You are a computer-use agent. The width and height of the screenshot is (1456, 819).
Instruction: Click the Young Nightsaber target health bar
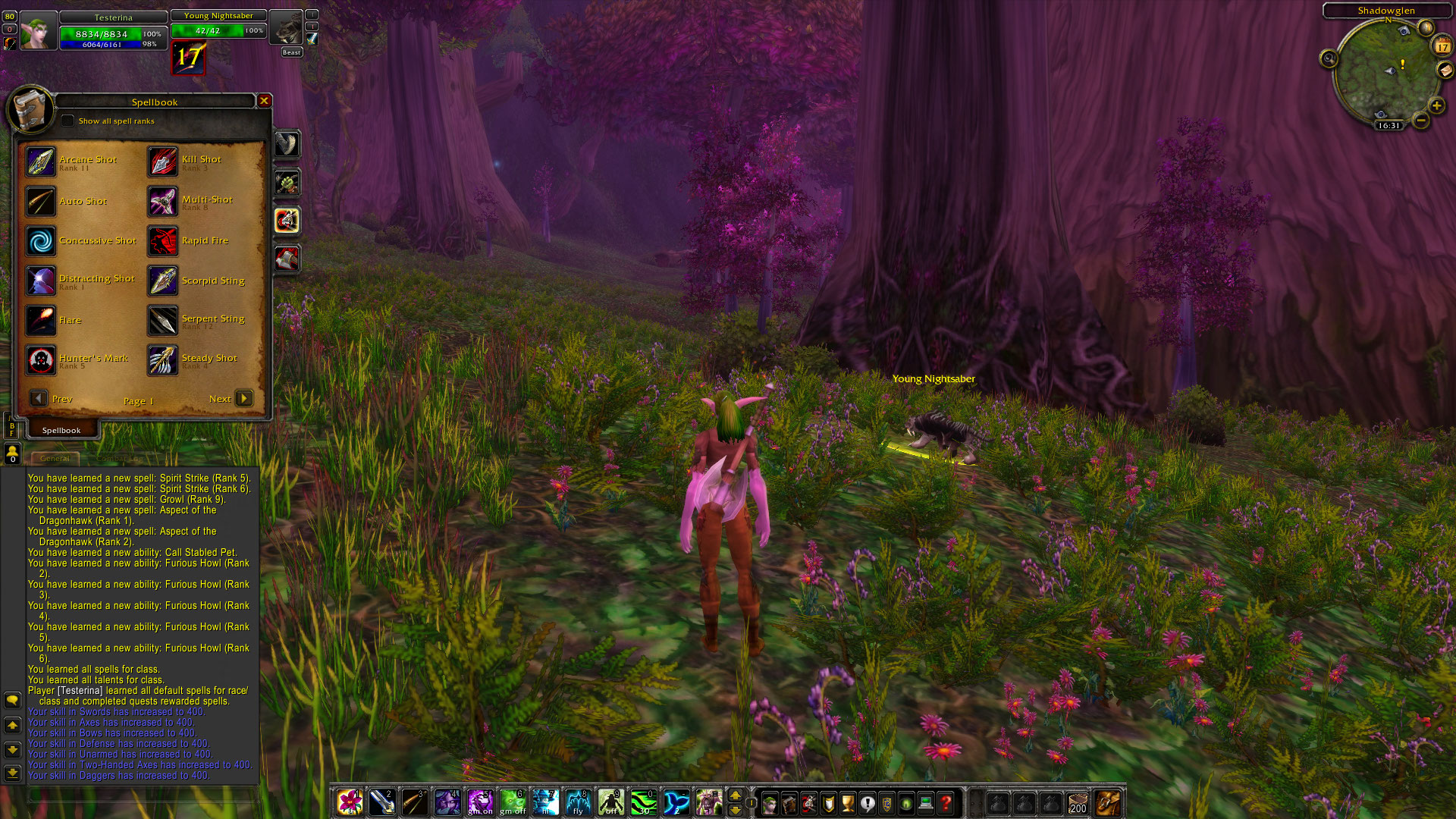218,30
